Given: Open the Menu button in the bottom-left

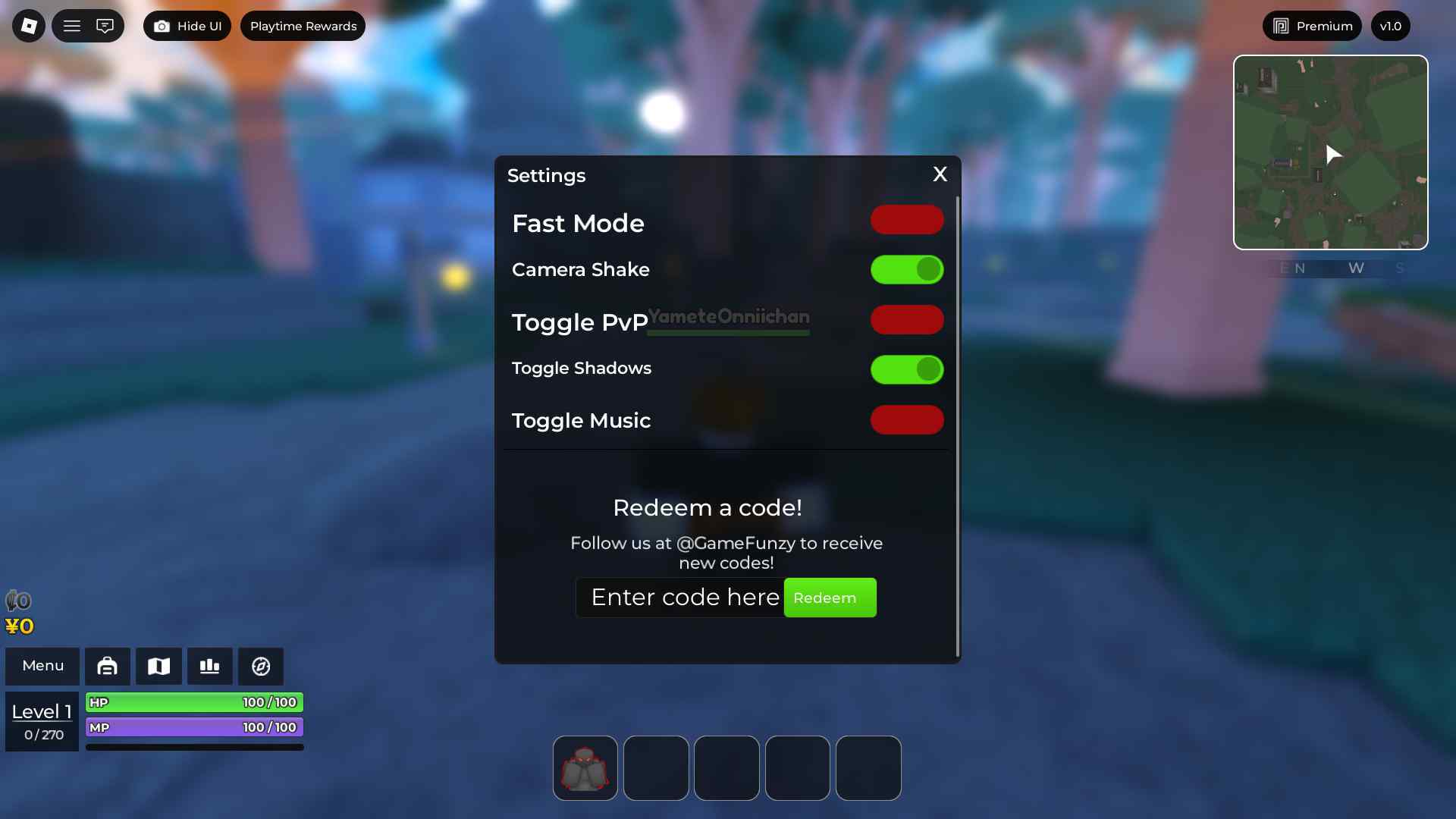Looking at the screenshot, I should 42,666.
